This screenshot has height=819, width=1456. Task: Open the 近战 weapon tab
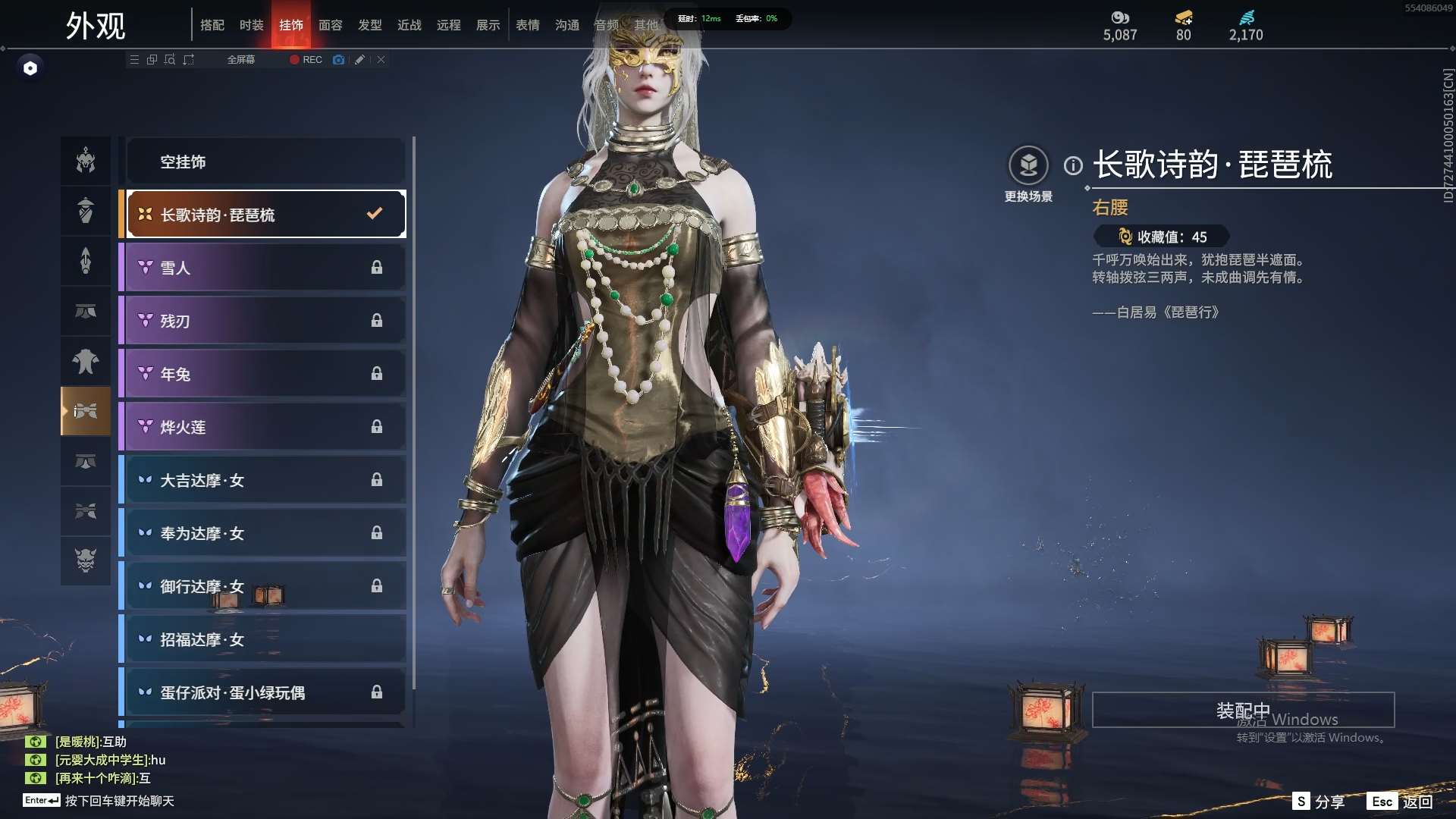pos(409,25)
